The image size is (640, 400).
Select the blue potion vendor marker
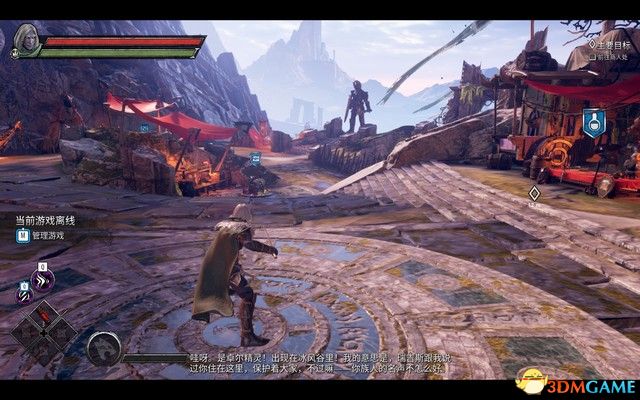click(x=593, y=123)
